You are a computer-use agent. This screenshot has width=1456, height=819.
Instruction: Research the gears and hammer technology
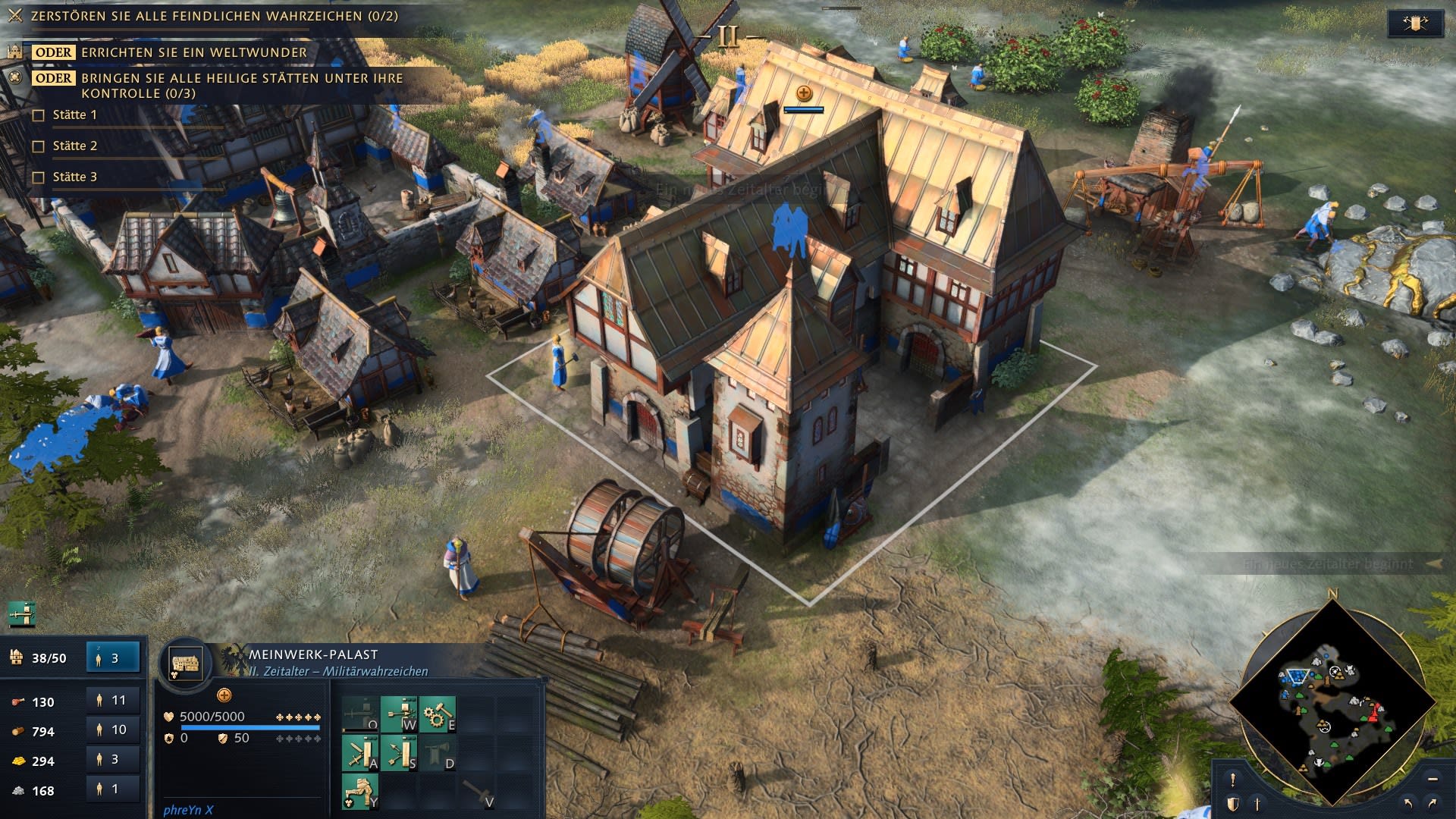coord(438,714)
